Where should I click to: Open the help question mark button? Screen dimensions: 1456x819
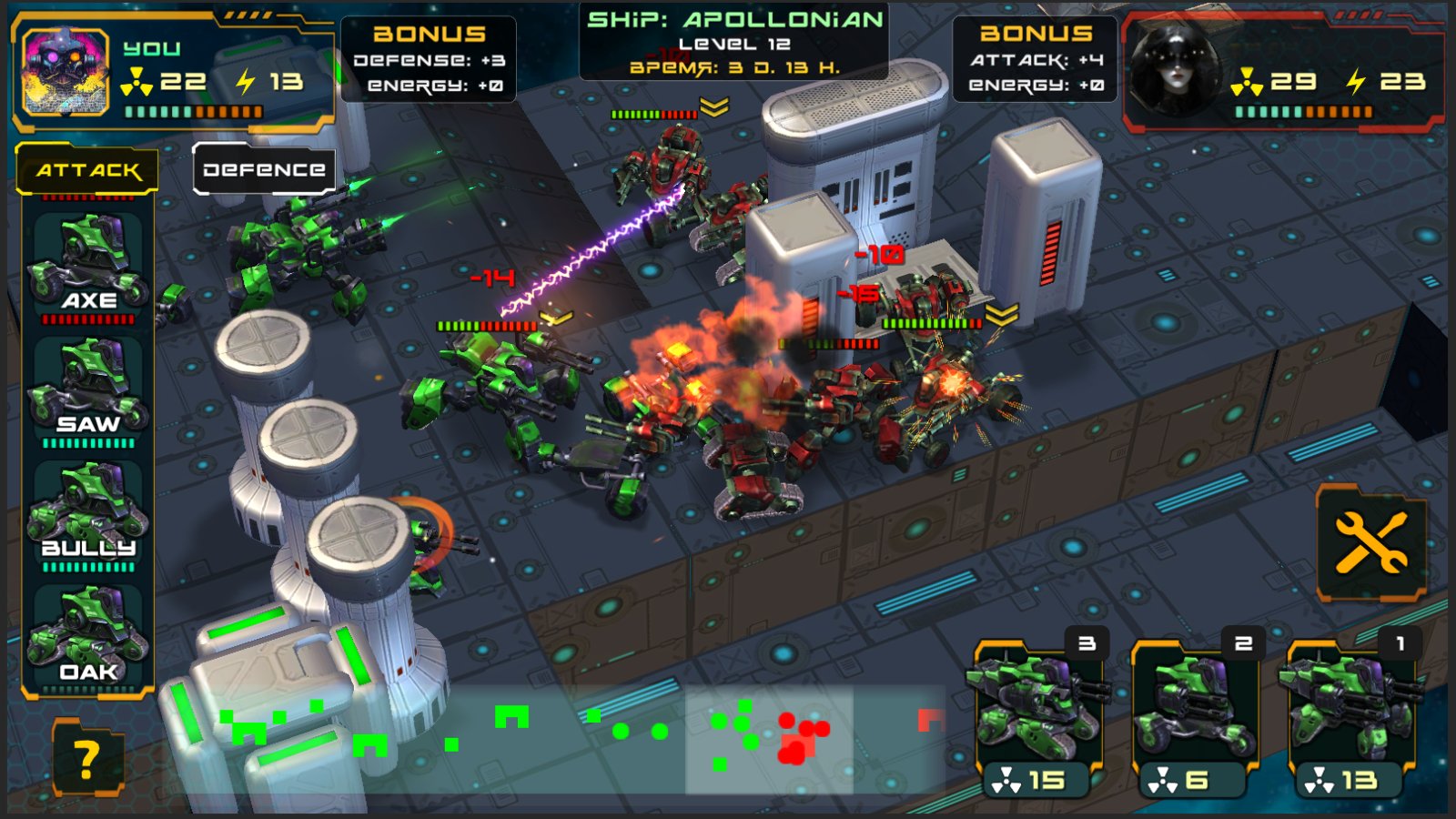coord(87,756)
